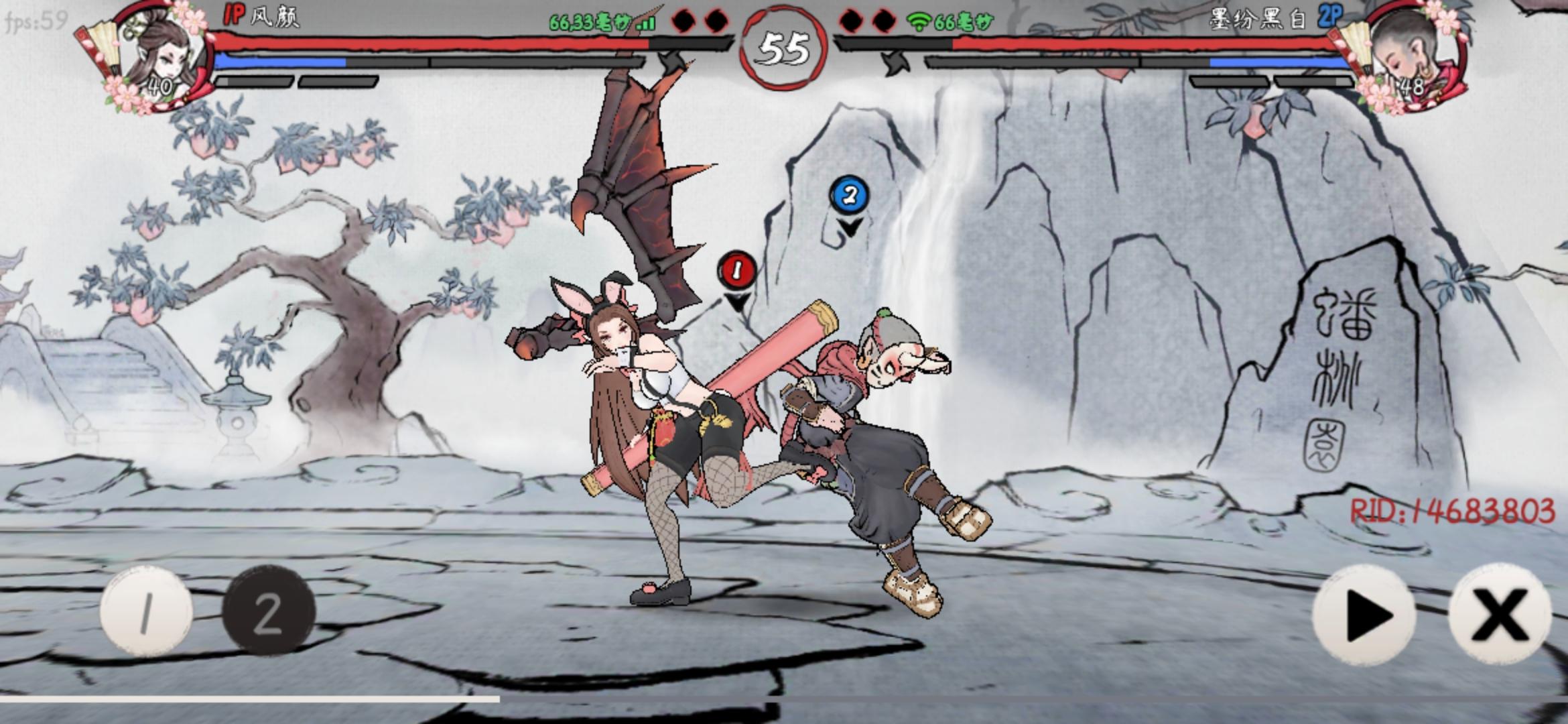Click the red 55 round timer circle

pyautogui.click(x=784, y=47)
